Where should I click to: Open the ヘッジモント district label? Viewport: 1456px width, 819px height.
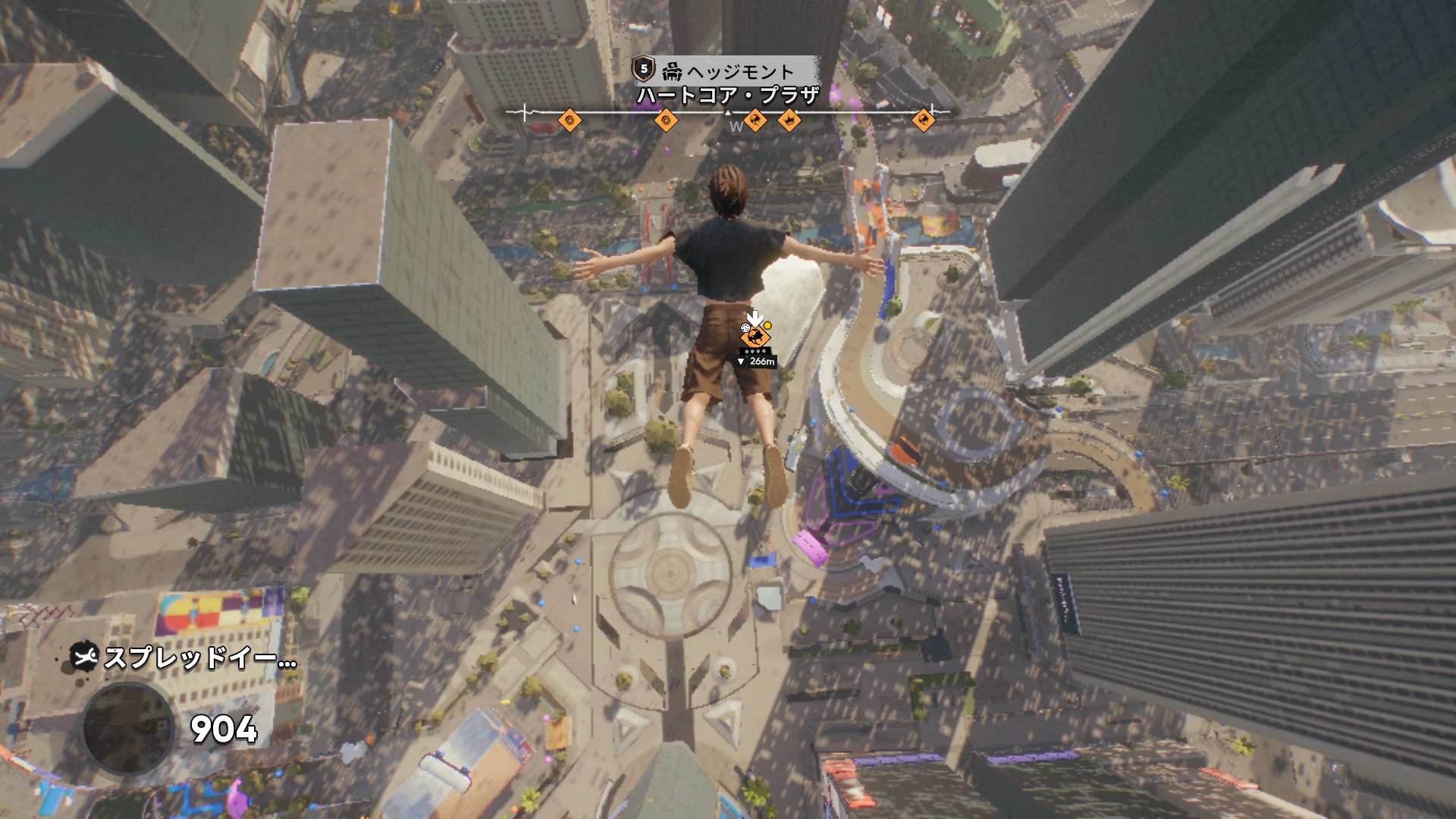tap(739, 71)
